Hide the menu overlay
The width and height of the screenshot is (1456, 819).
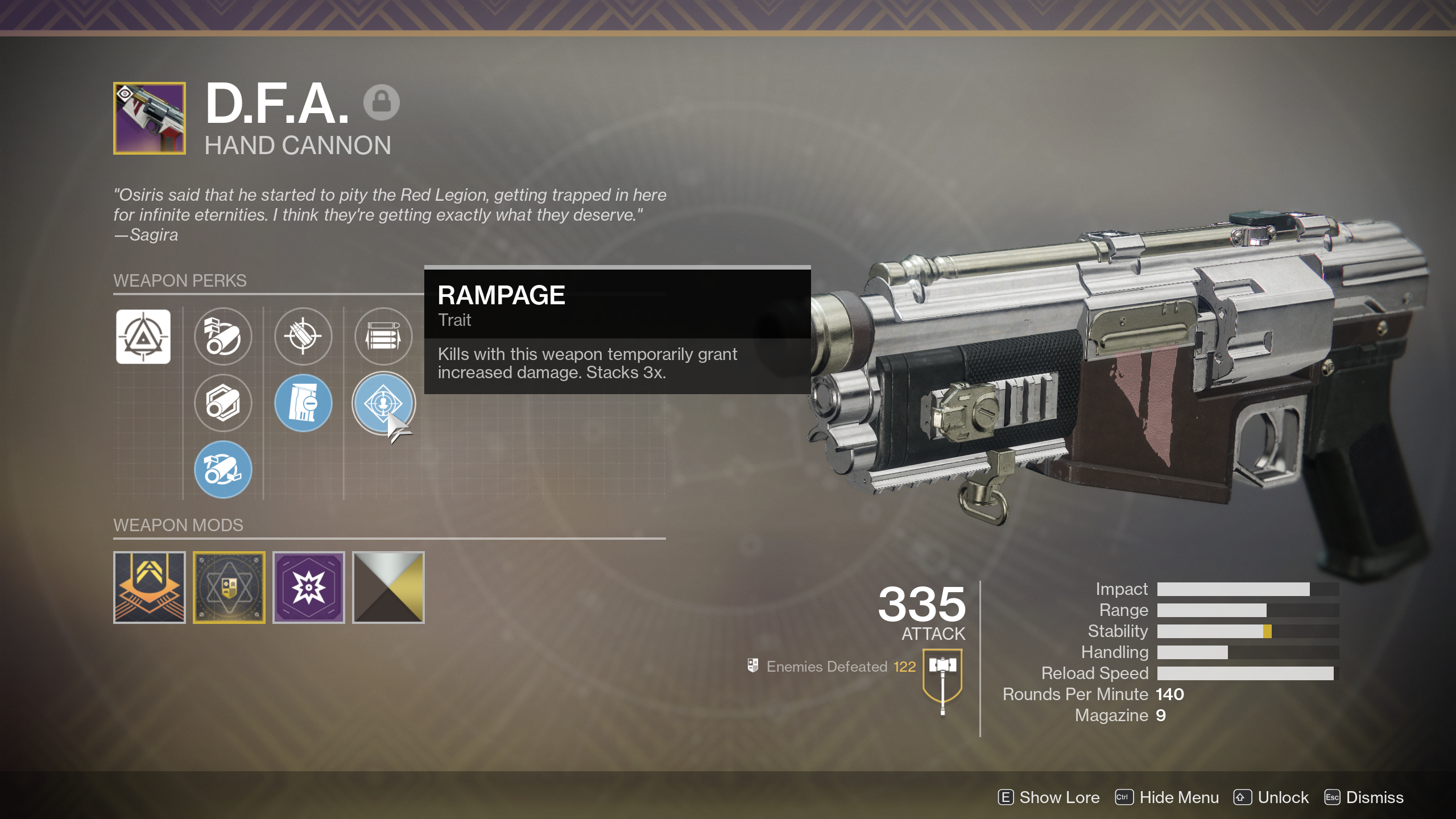[1167, 797]
